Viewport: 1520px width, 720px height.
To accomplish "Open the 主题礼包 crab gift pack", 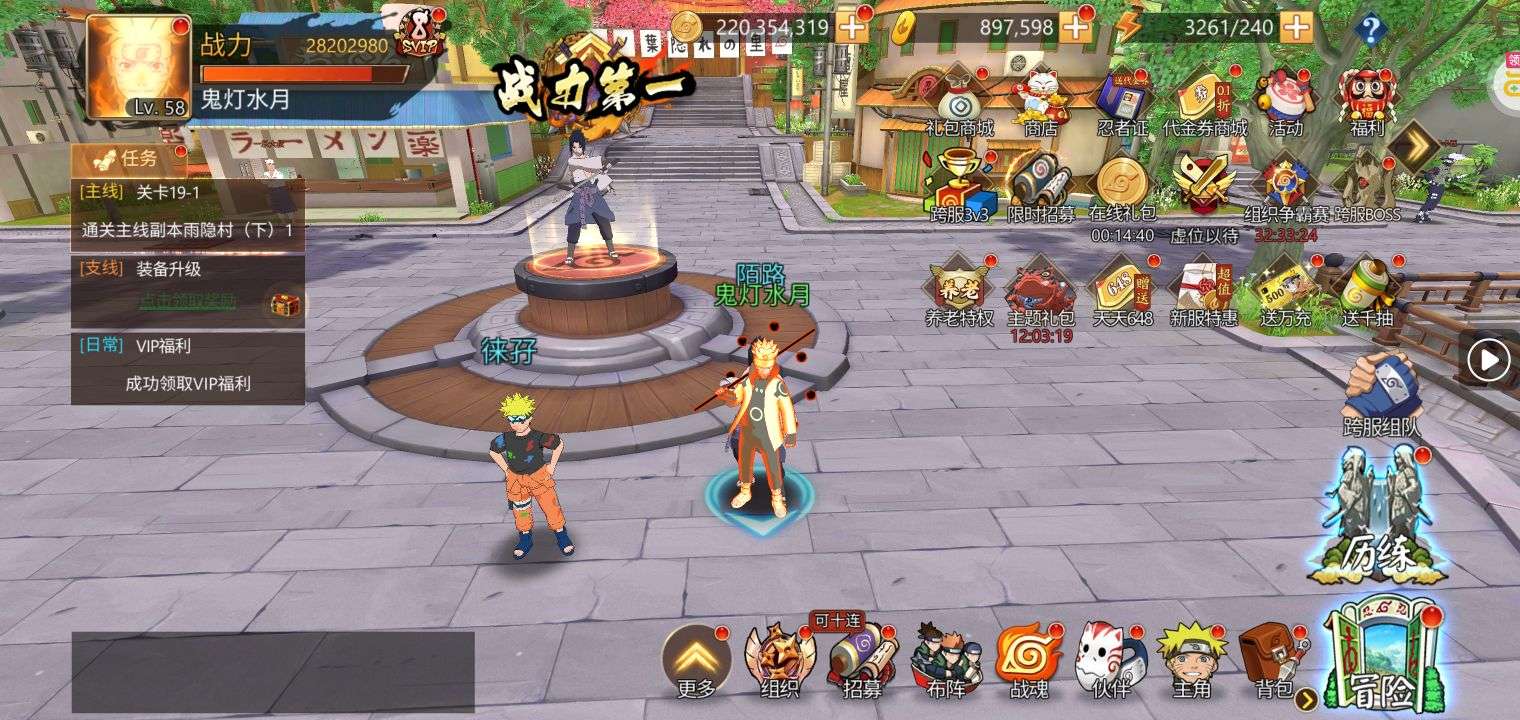I will click(x=1041, y=292).
